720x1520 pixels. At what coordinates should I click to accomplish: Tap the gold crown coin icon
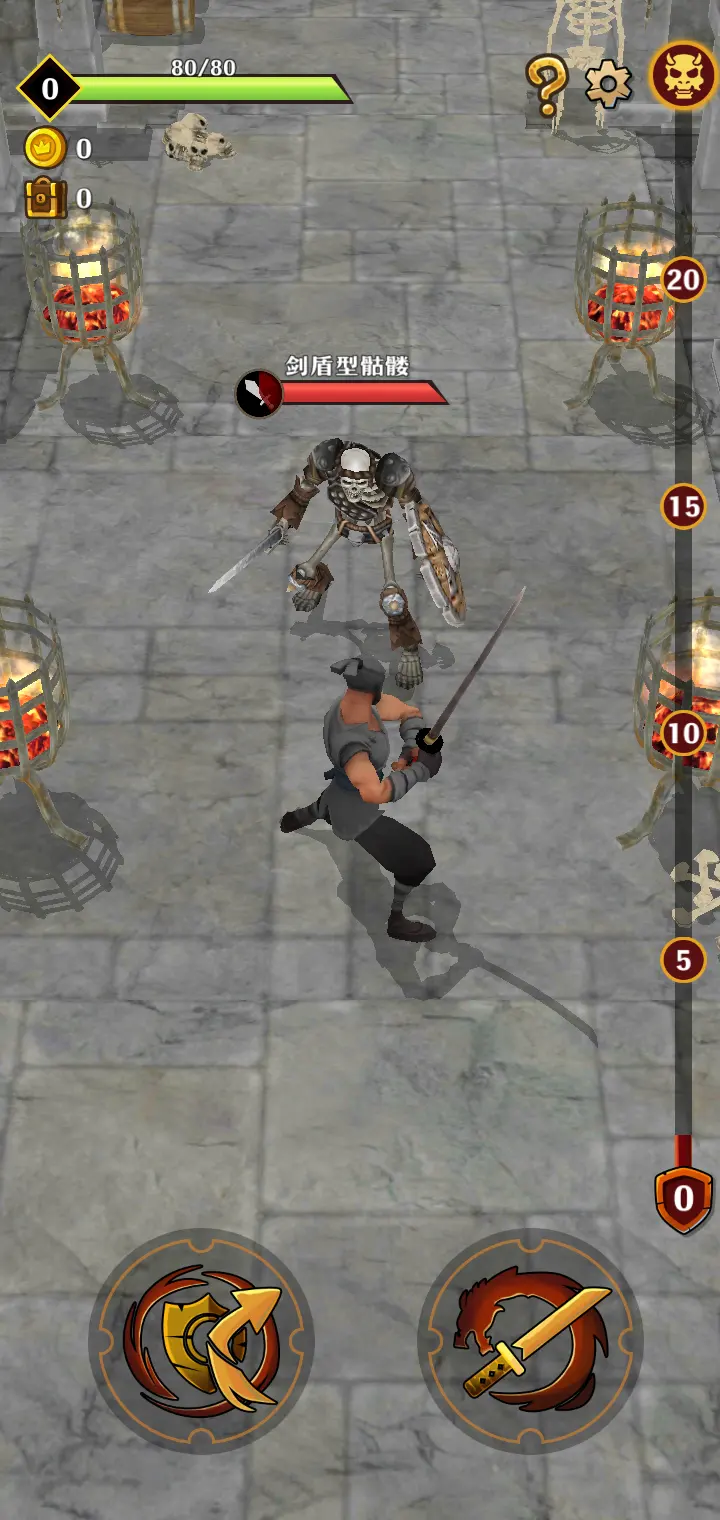tap(45, 149)
